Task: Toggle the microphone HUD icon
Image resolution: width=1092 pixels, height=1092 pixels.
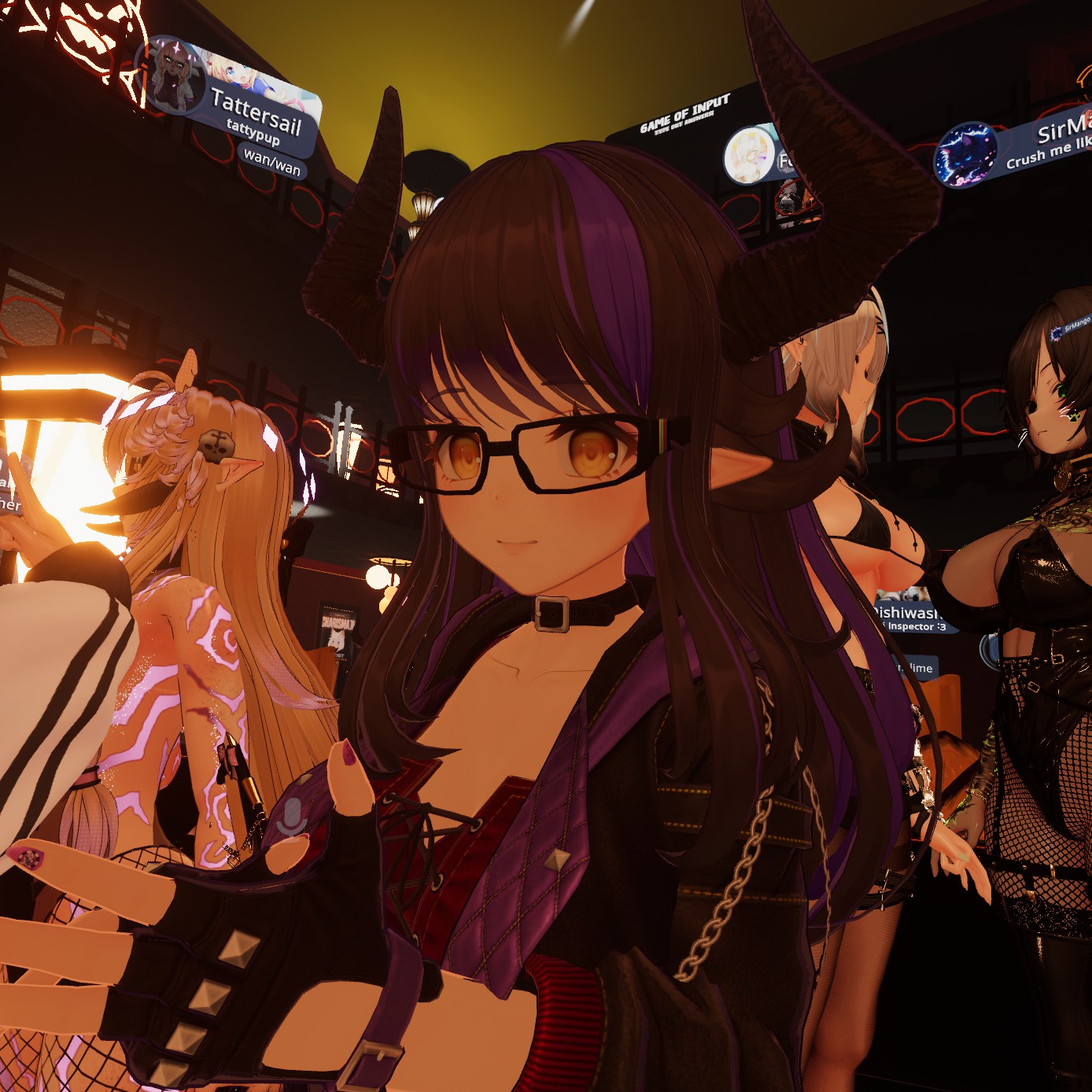Action: [294, 817]
